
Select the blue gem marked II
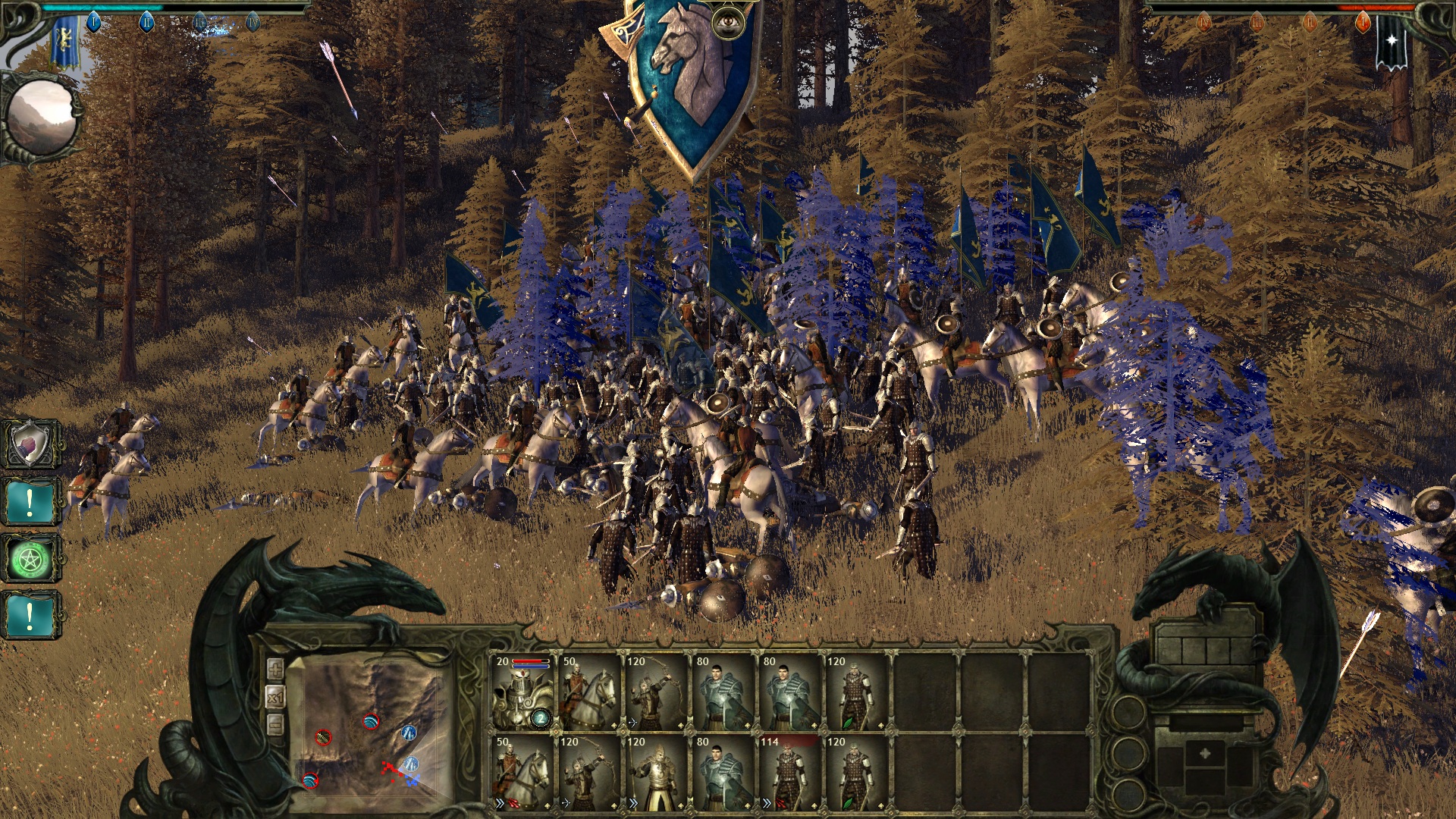point(146,22)
